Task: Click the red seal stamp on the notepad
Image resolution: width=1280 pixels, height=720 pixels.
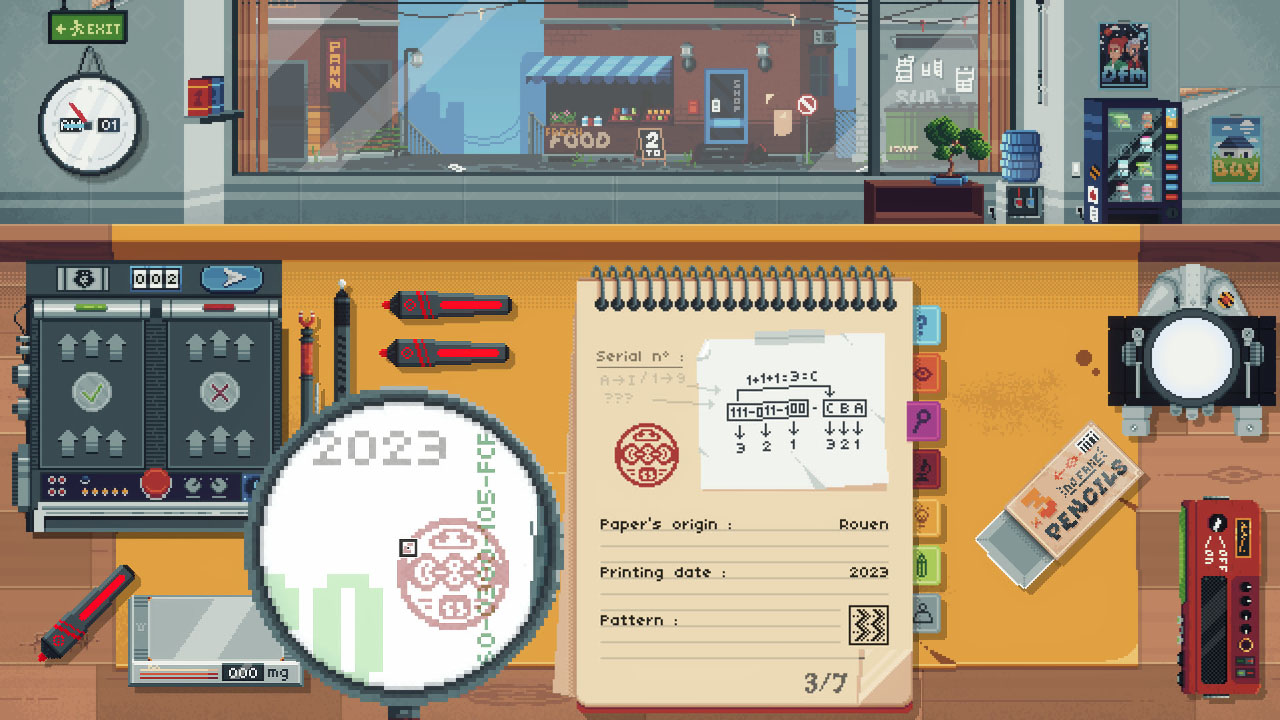Action: click(651, 457)
